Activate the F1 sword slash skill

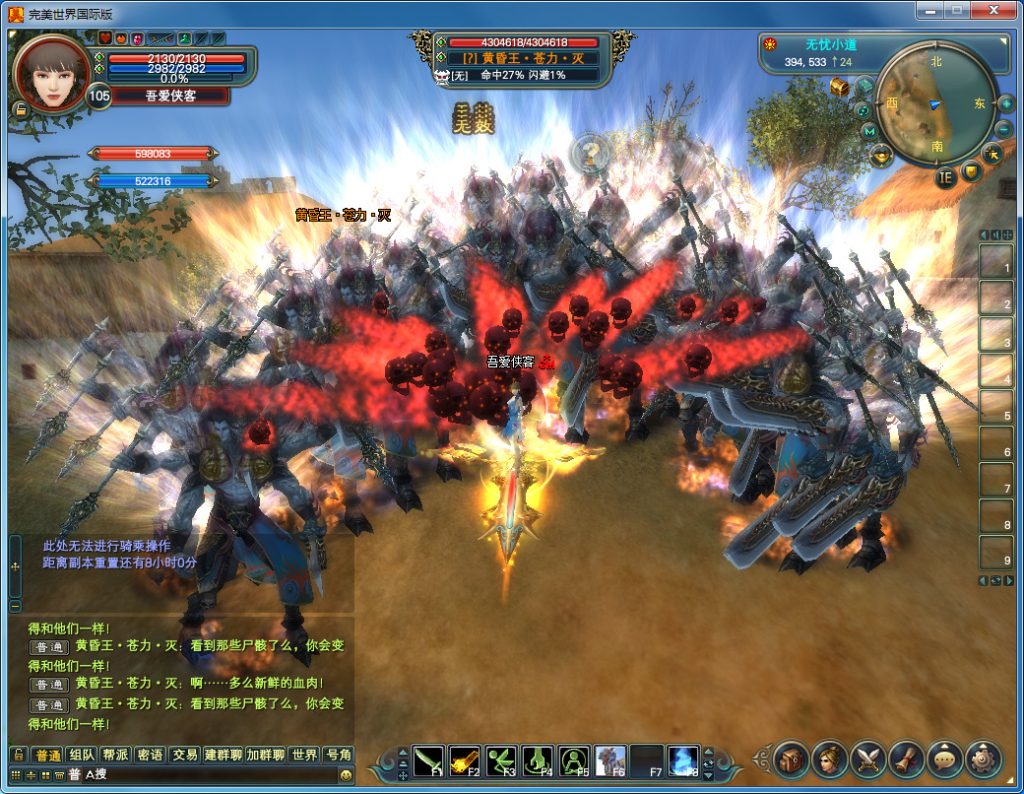click(x=429, y=761)
